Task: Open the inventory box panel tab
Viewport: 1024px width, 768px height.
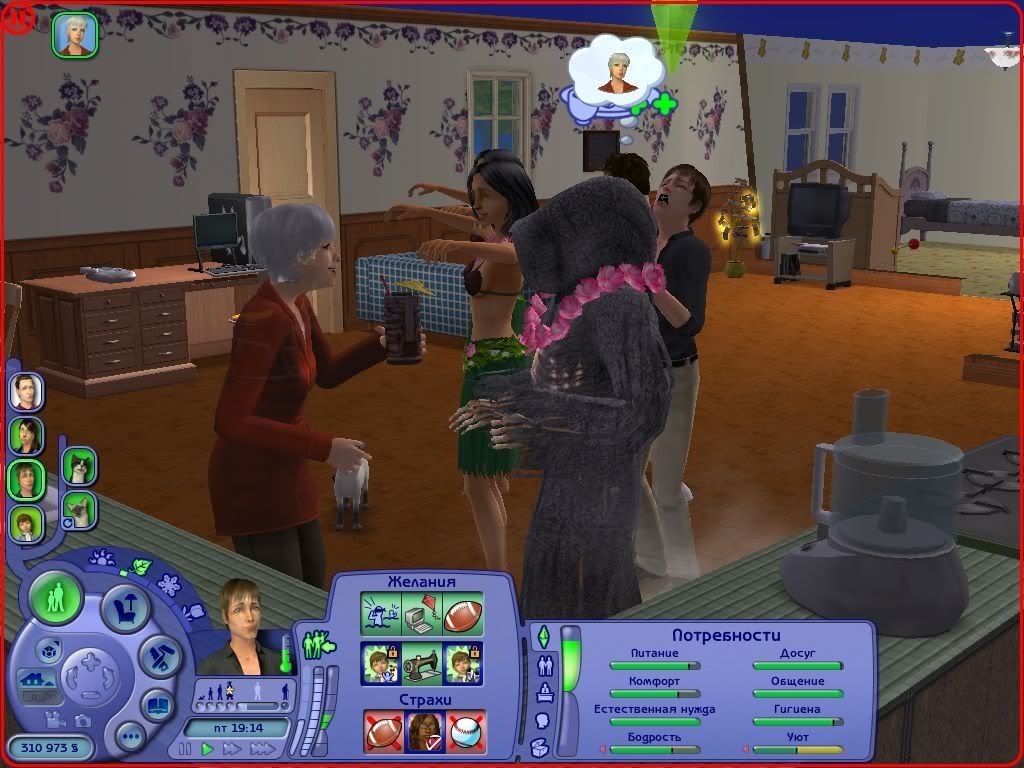Action: (x=540, y=746)
